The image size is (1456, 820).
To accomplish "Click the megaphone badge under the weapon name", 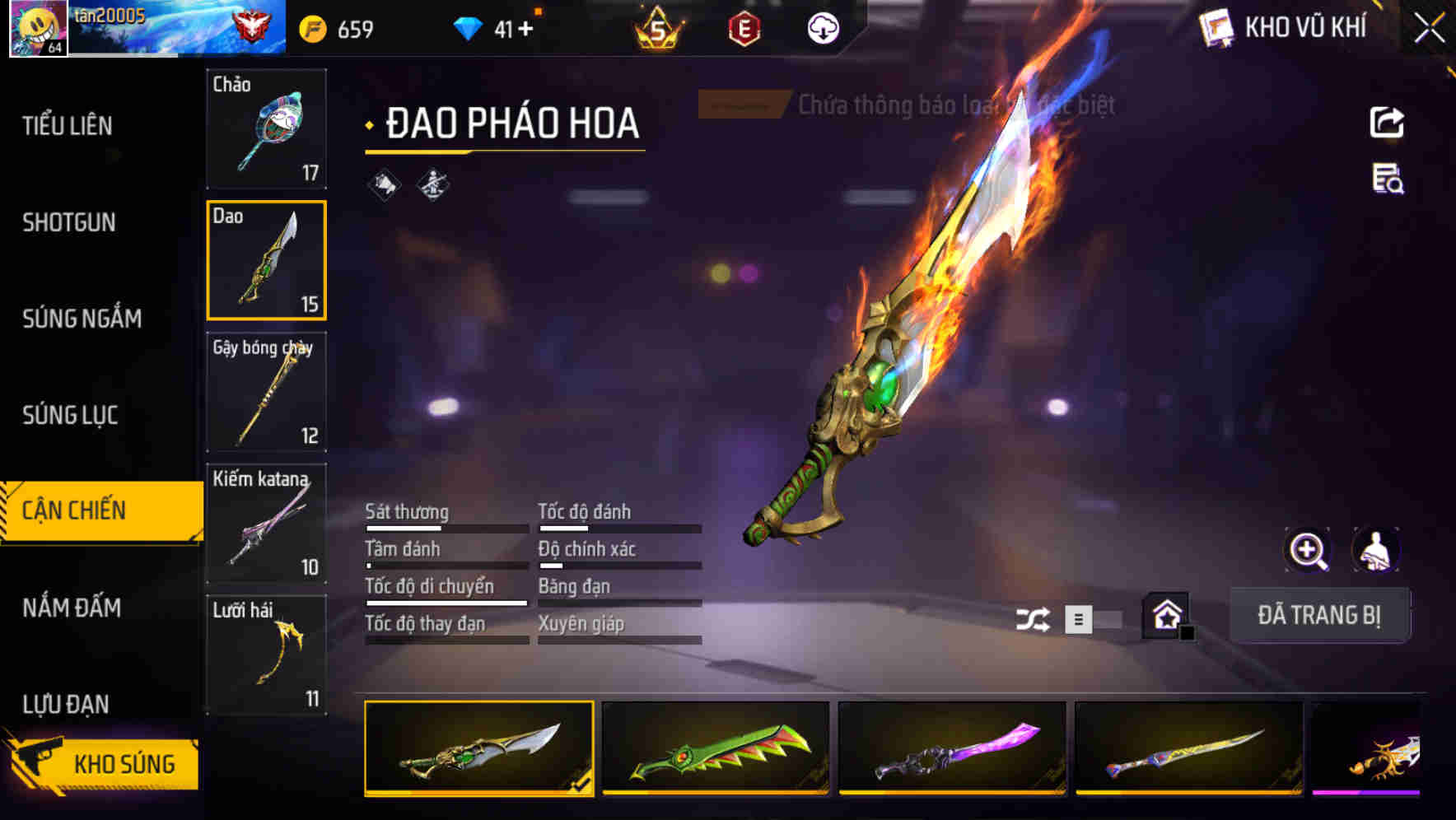I will tap(384, 184).
